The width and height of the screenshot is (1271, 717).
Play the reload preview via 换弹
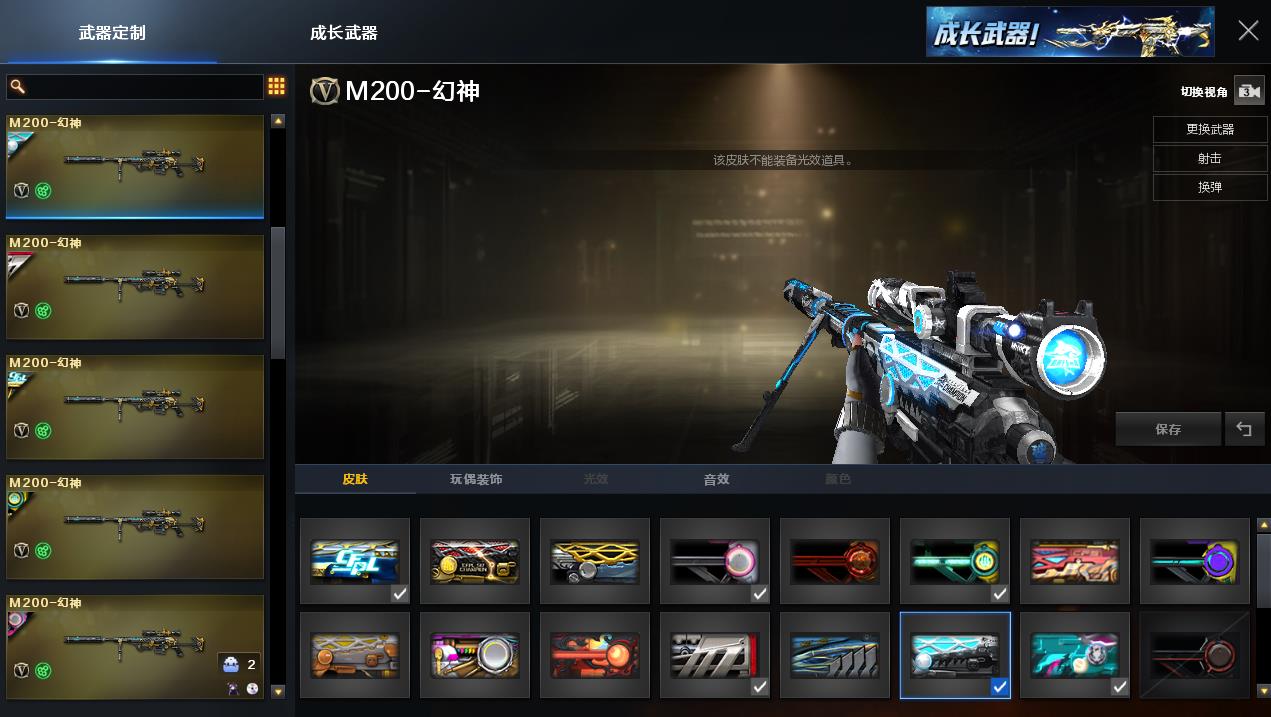(1209, 187)
